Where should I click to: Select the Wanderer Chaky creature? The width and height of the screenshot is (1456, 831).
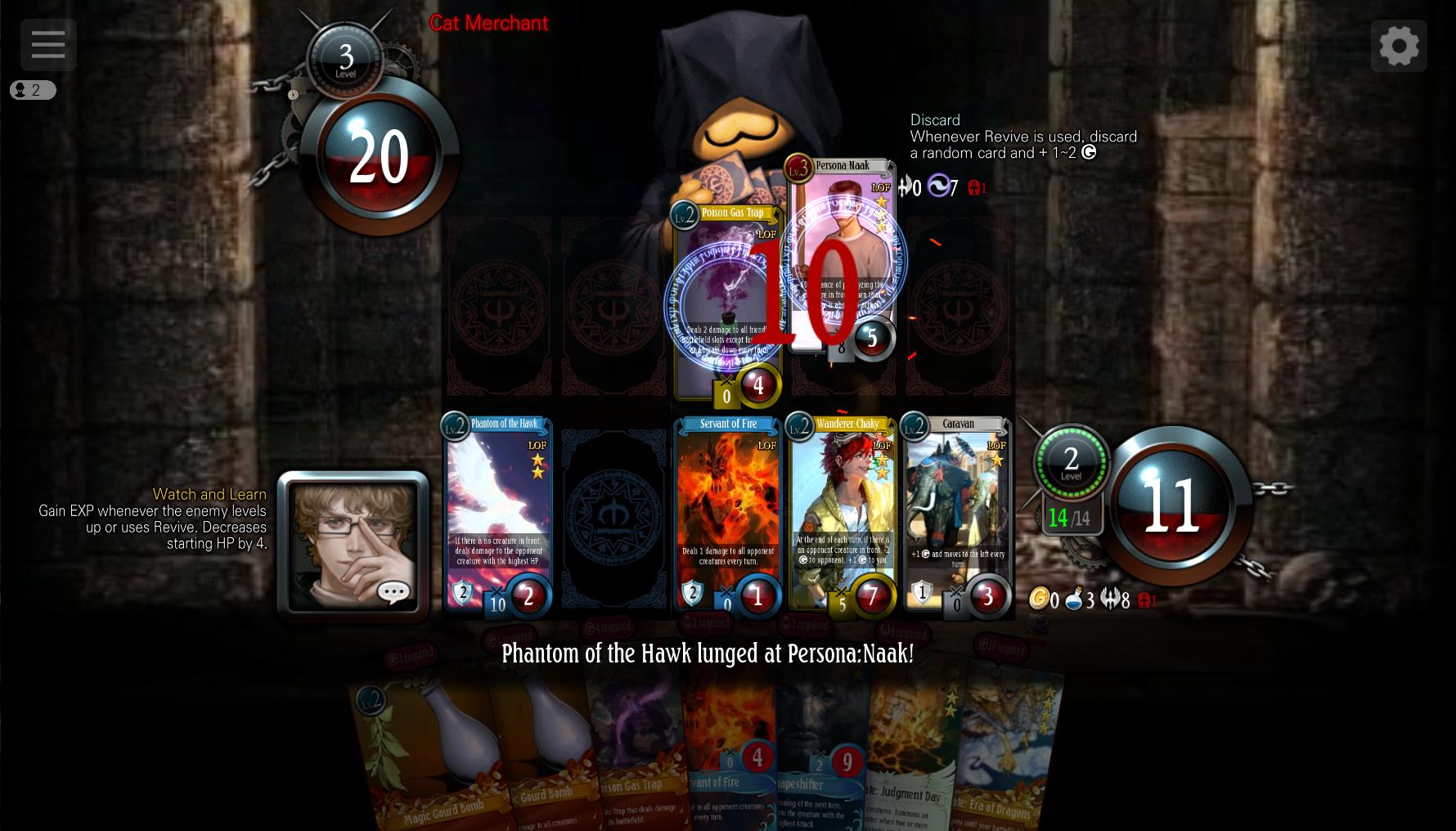(x=843, y=515)
